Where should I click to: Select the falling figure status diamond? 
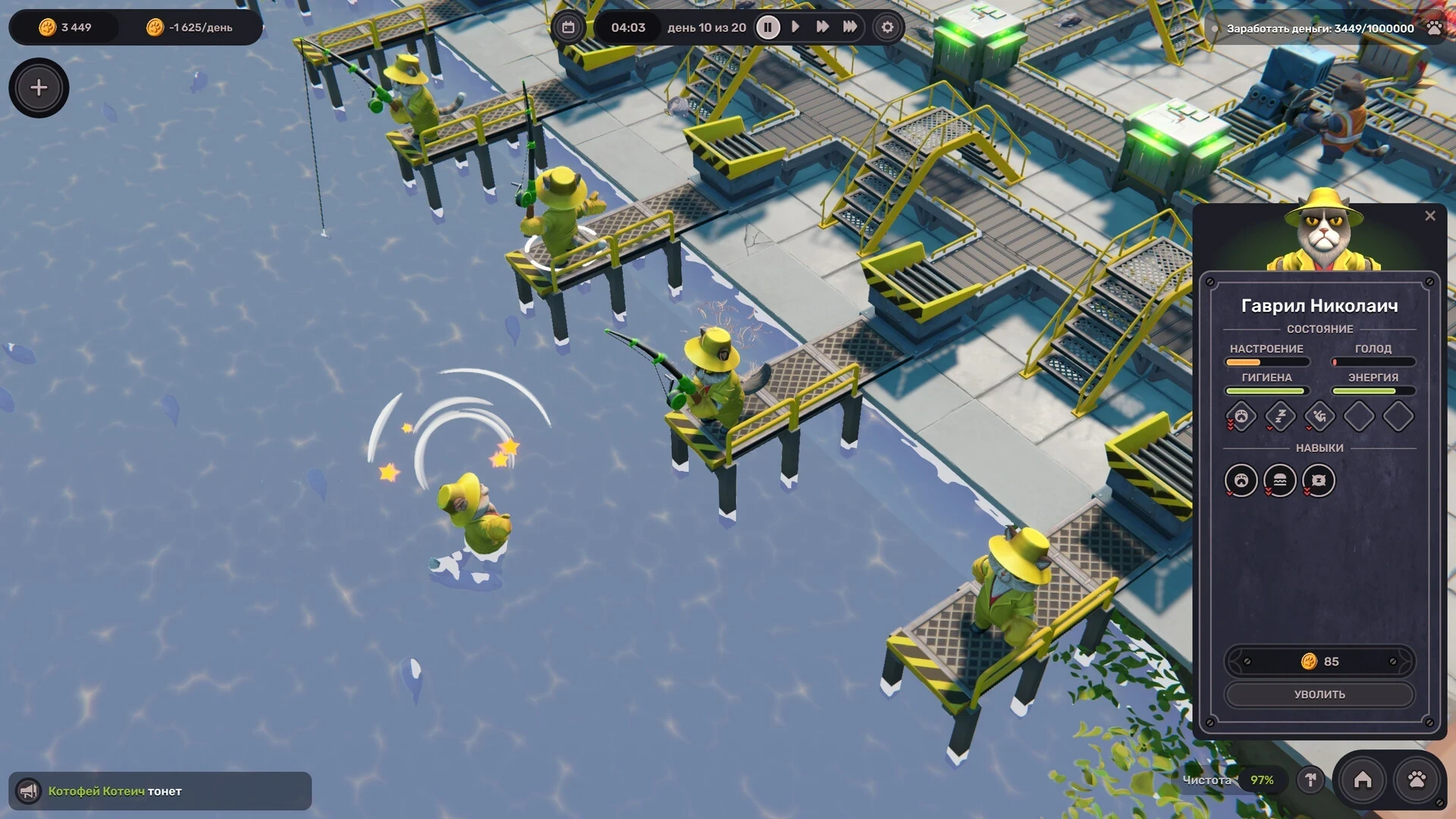(x=1319, y=416)
